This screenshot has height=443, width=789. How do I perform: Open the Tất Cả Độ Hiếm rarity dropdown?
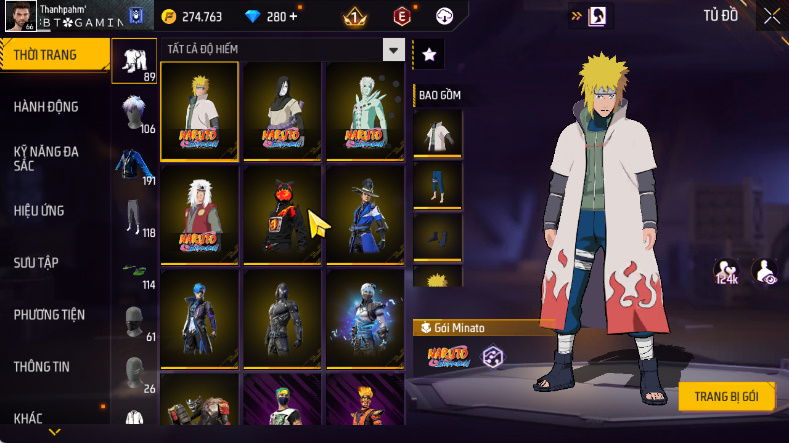tap(394, 50)
